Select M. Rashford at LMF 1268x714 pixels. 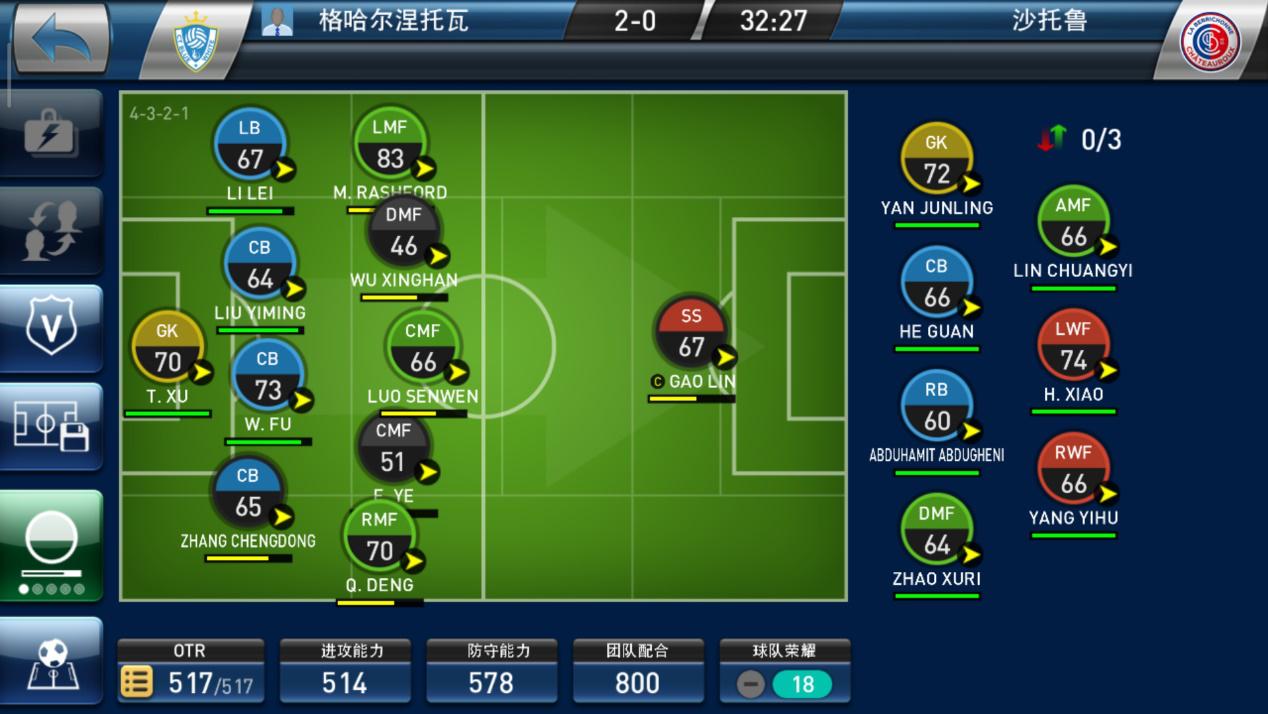pyautogui.click(x=390, y=146)
